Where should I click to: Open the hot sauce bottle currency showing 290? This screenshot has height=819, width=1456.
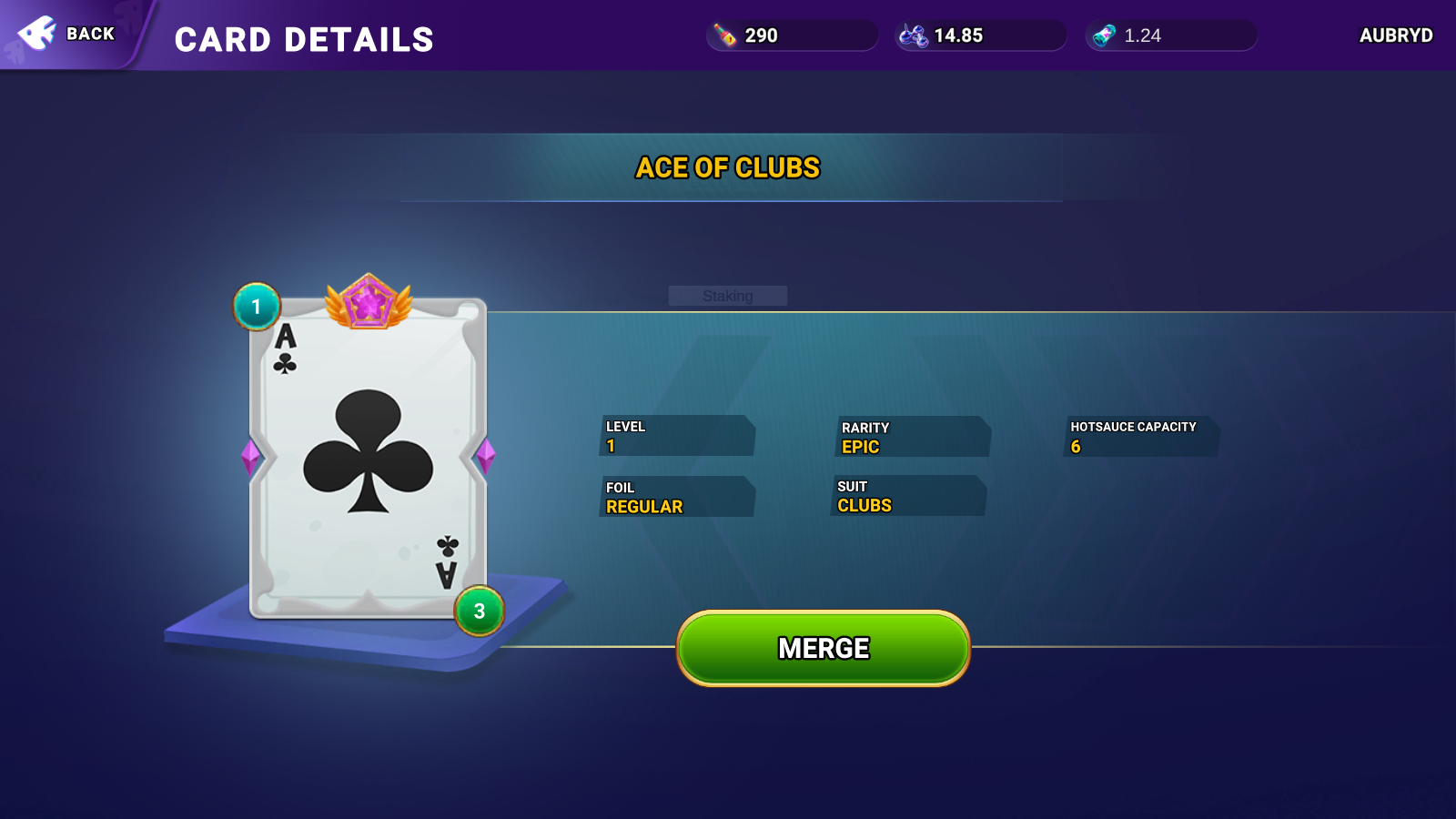[x=792, y=35]
